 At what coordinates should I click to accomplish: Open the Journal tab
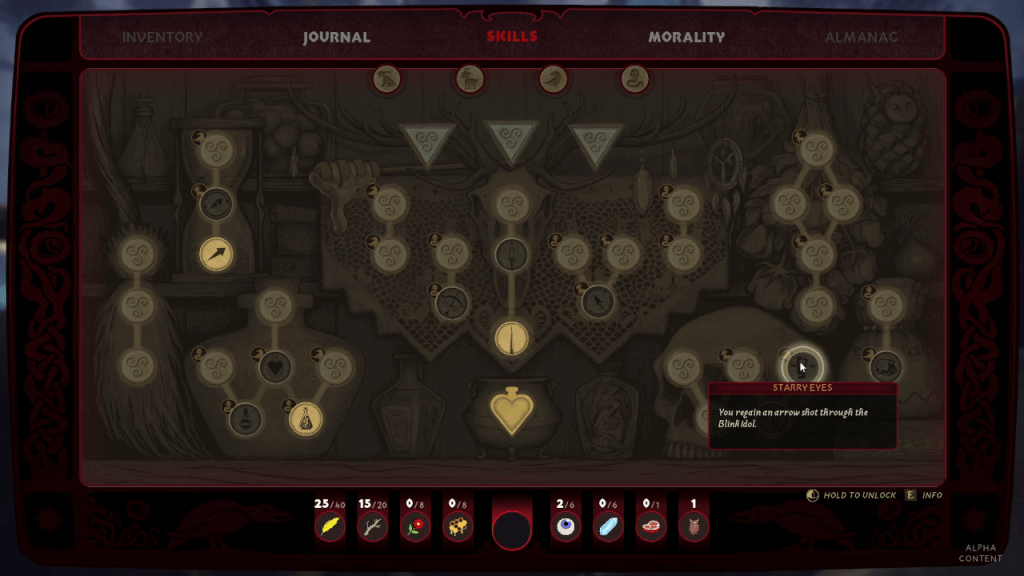click(337, 38)
